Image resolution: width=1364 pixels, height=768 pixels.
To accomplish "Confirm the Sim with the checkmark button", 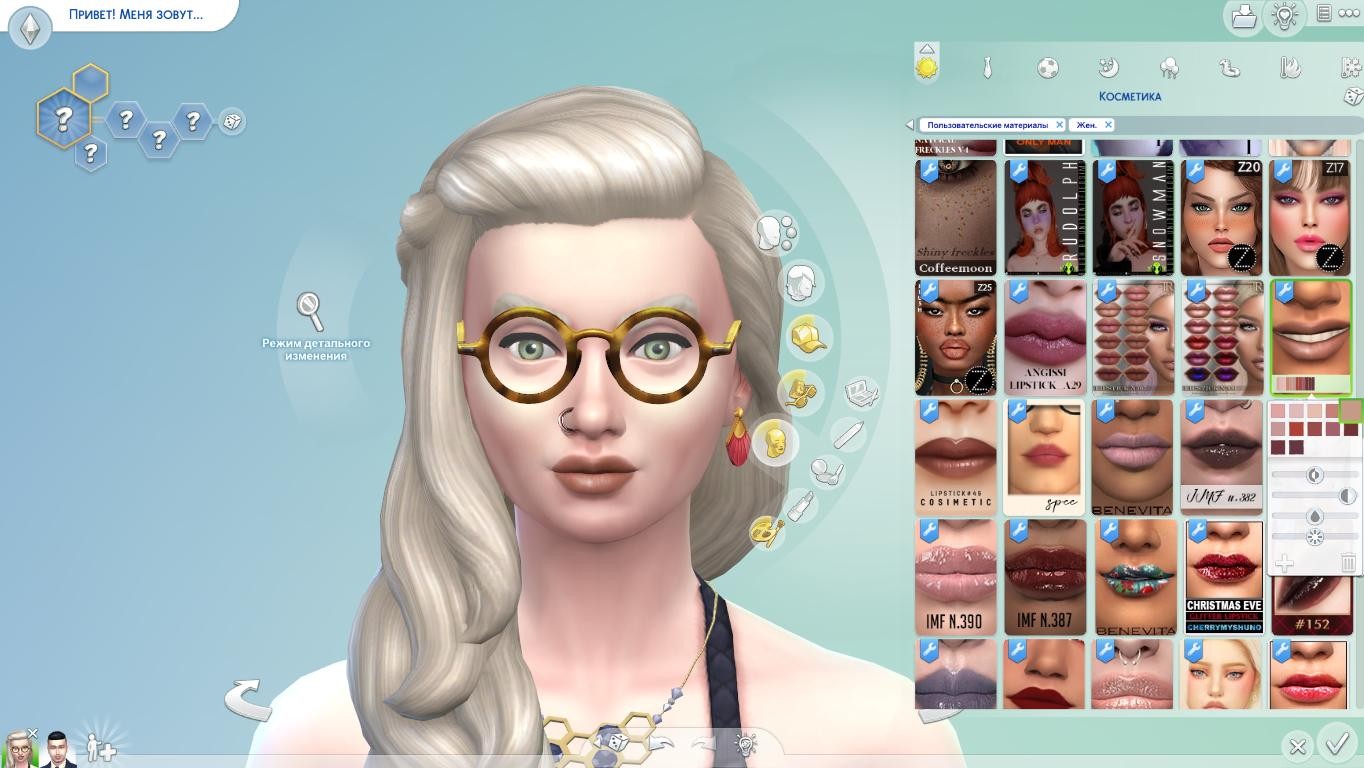I will click(1337, 744).
